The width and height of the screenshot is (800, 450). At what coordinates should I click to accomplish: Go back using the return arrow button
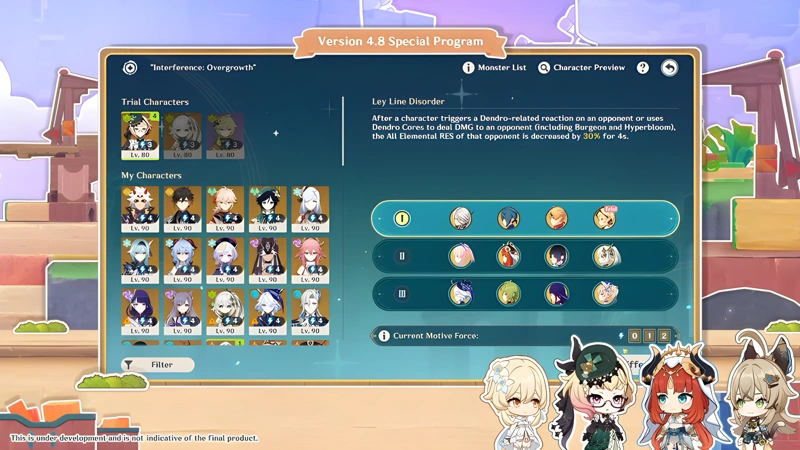669,68
